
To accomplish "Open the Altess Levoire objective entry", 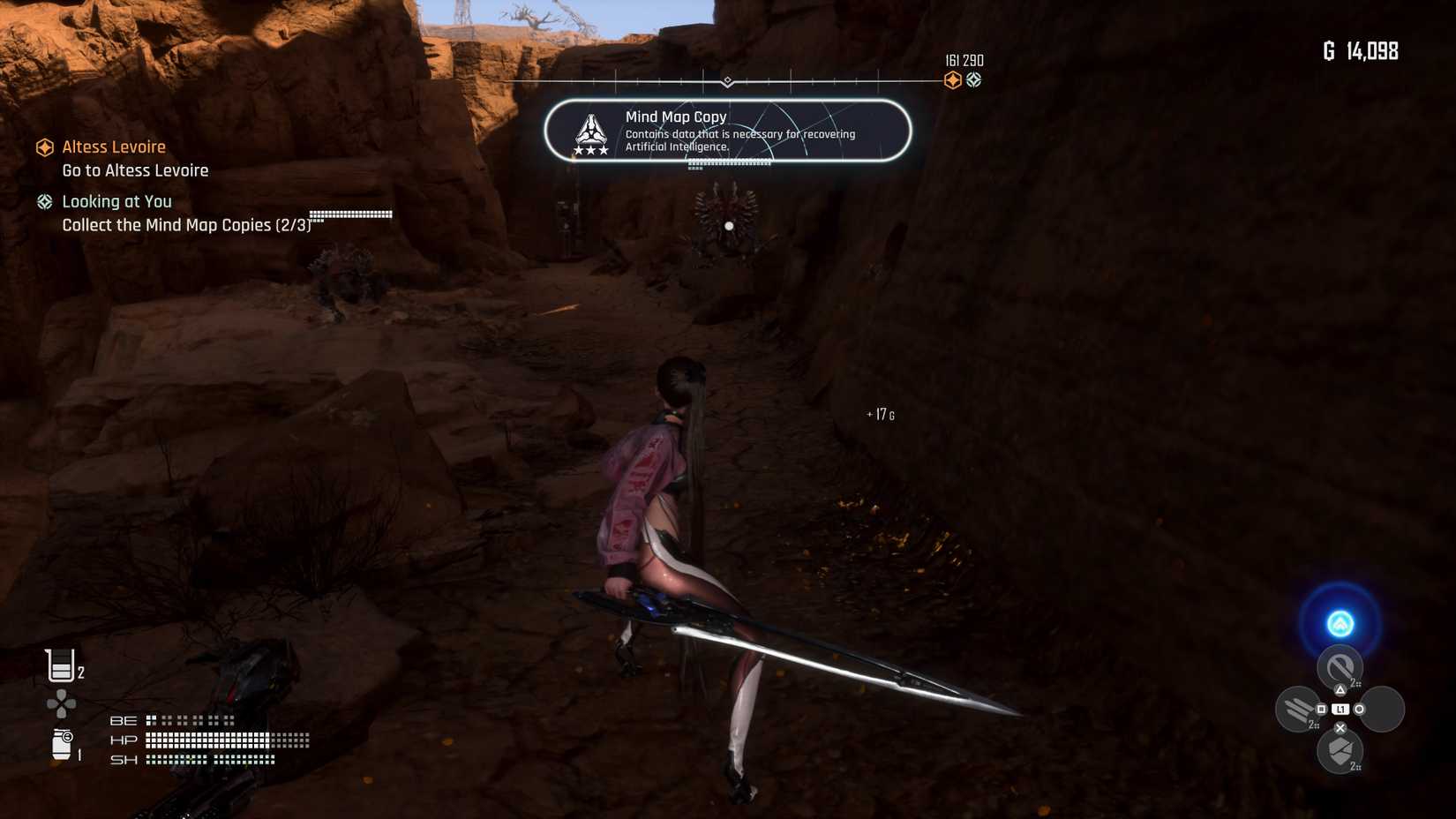I will click(x=113, y=147).
